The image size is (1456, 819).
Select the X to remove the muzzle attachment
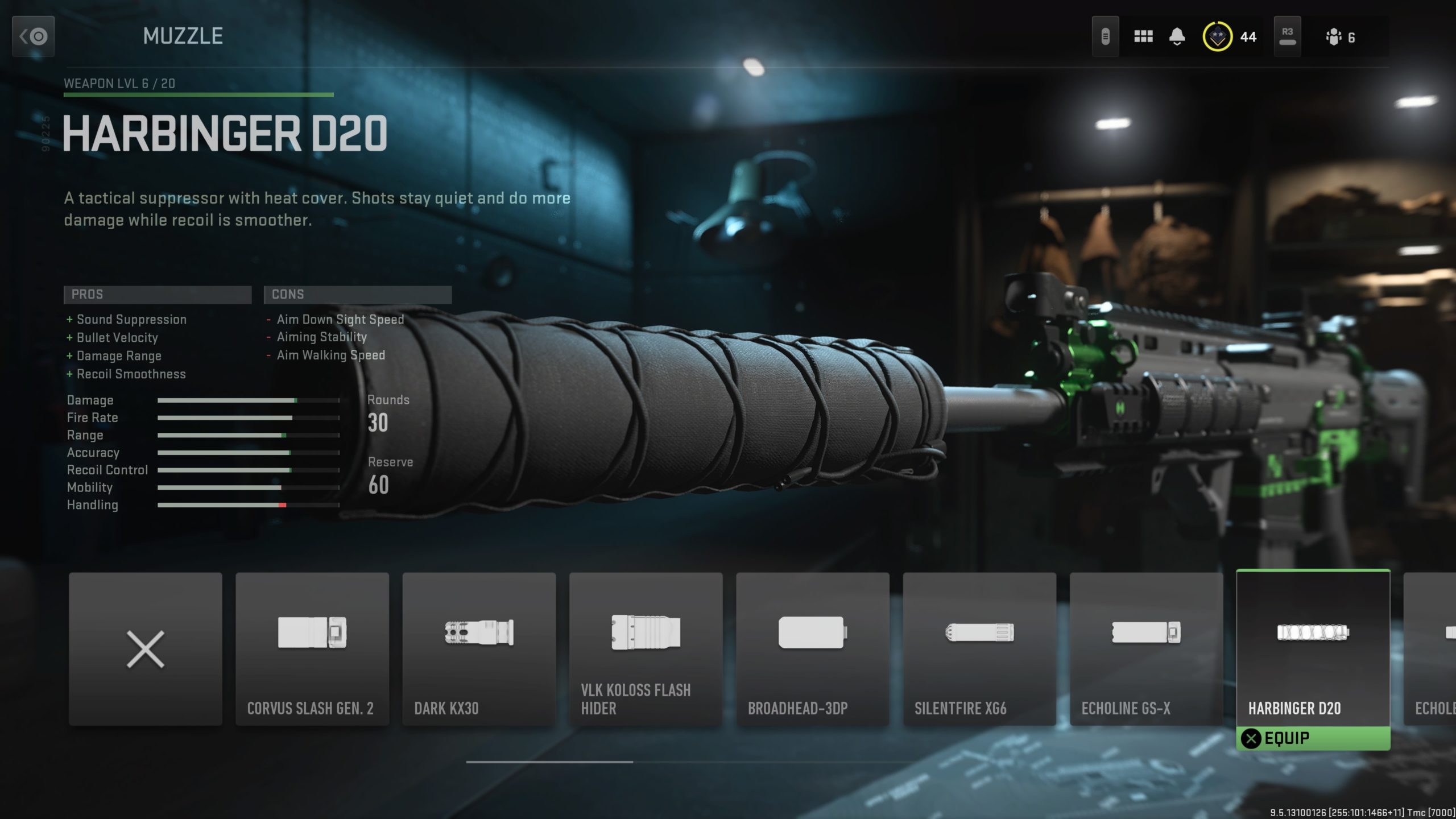145,648
